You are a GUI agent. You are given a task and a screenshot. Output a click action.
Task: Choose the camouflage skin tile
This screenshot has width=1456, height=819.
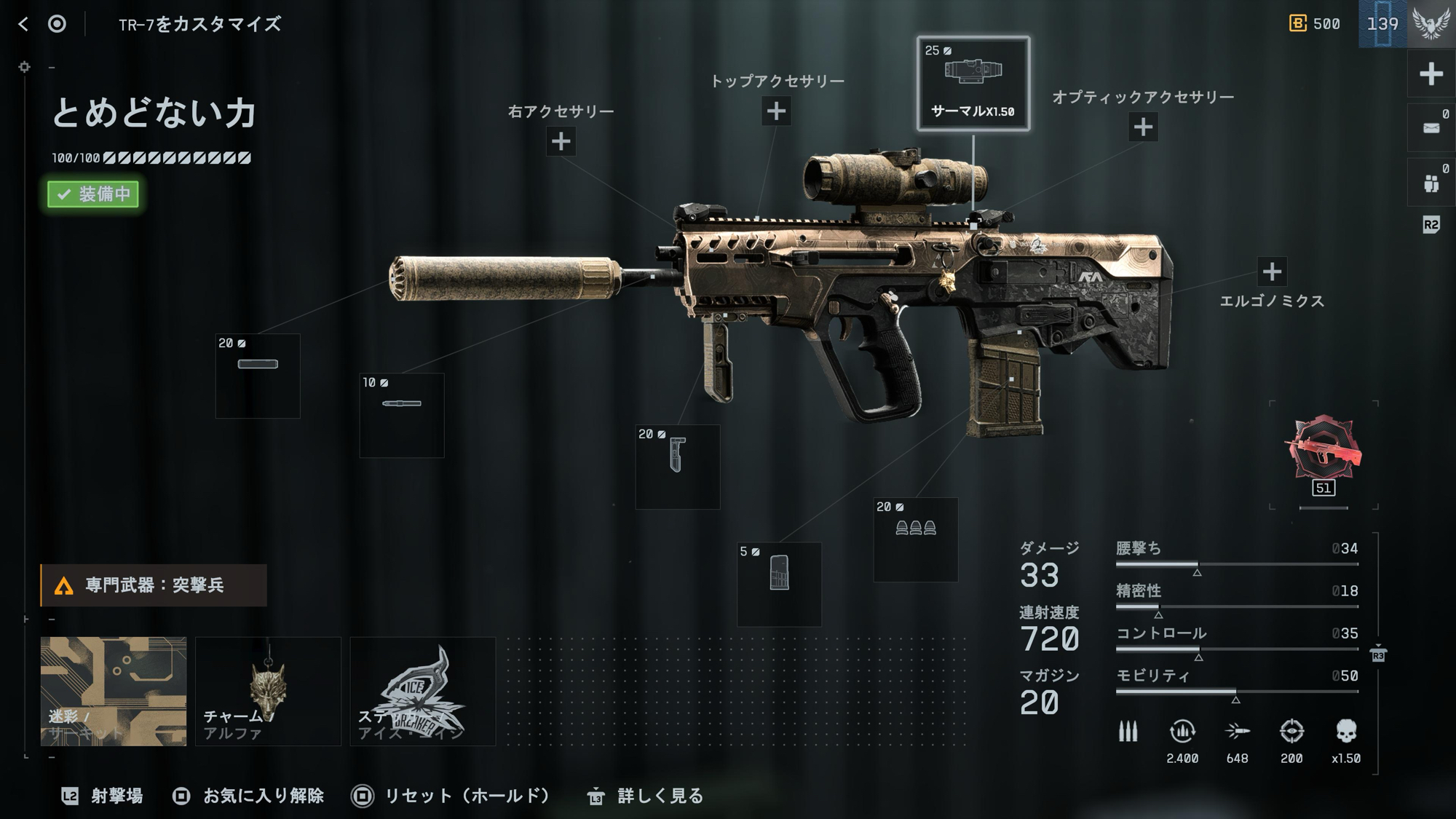click(x=114, y=691)
